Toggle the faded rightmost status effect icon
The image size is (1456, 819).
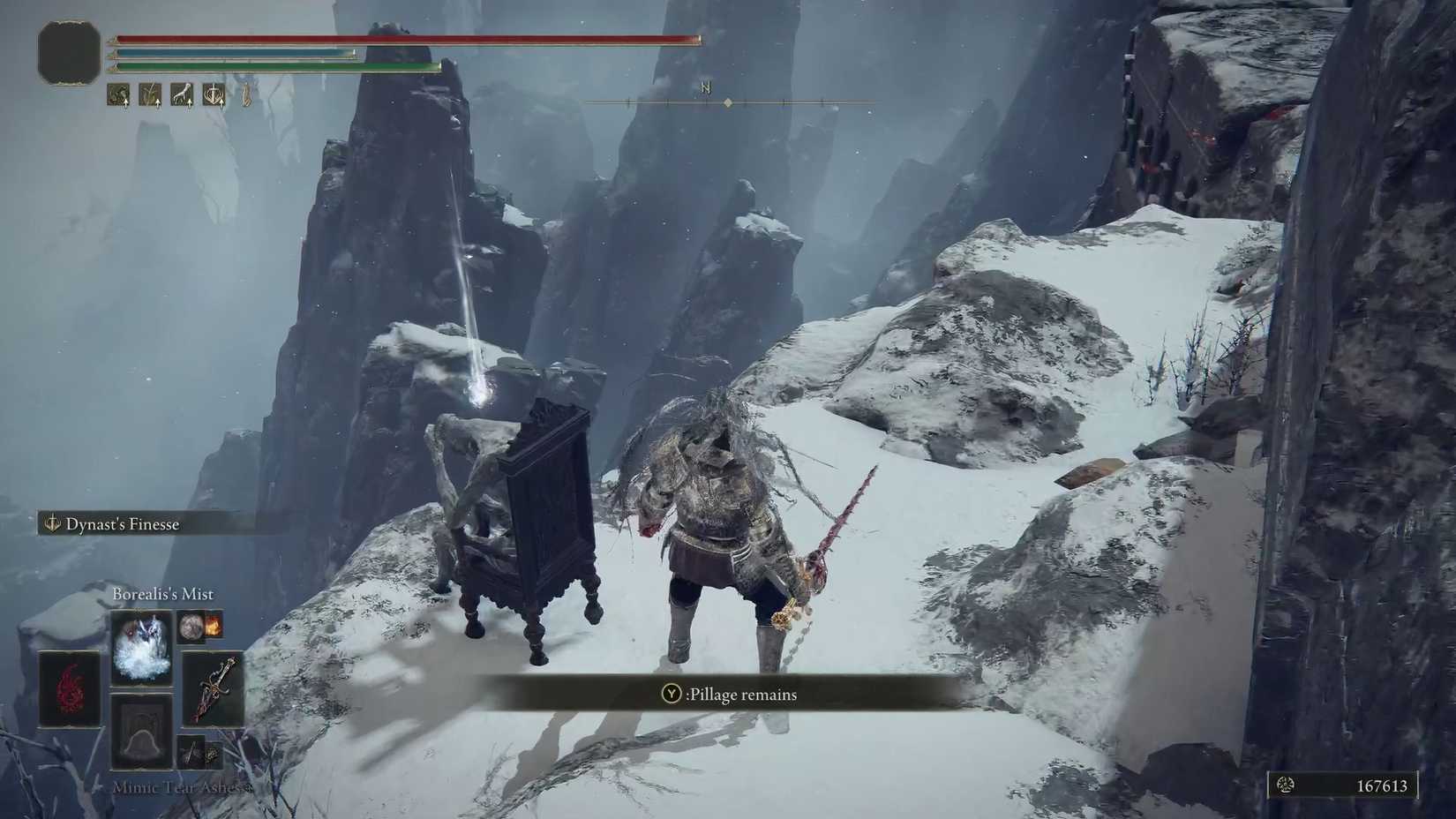click(x=245, y=94)
